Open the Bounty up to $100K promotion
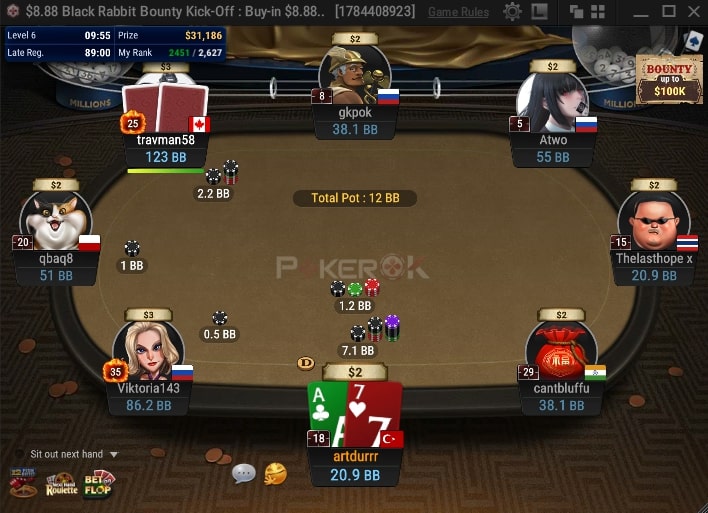Screen dimensions: 708x513 coord(662,78)
